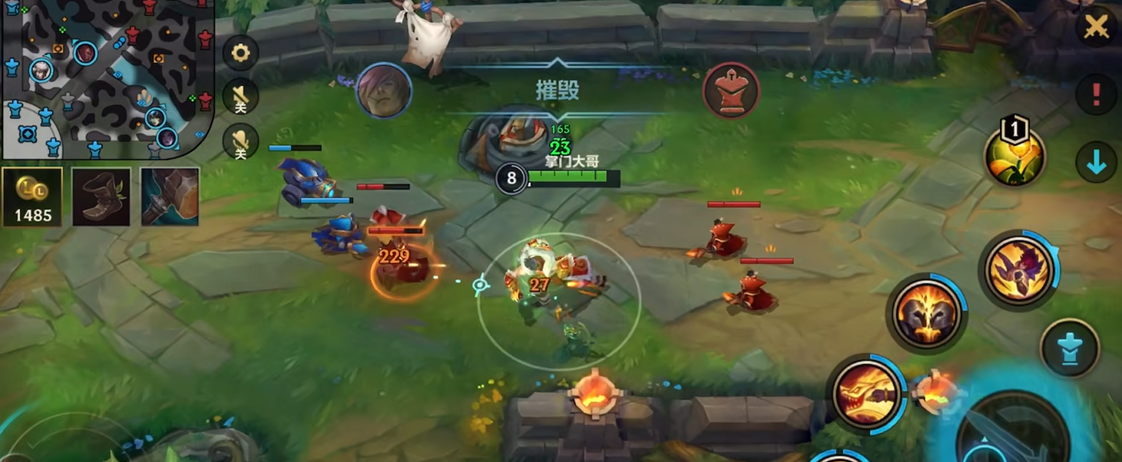Use the yellow plant item with badge 1
The width and height of the screenshot is (1122, 462).
point(1015,157)
